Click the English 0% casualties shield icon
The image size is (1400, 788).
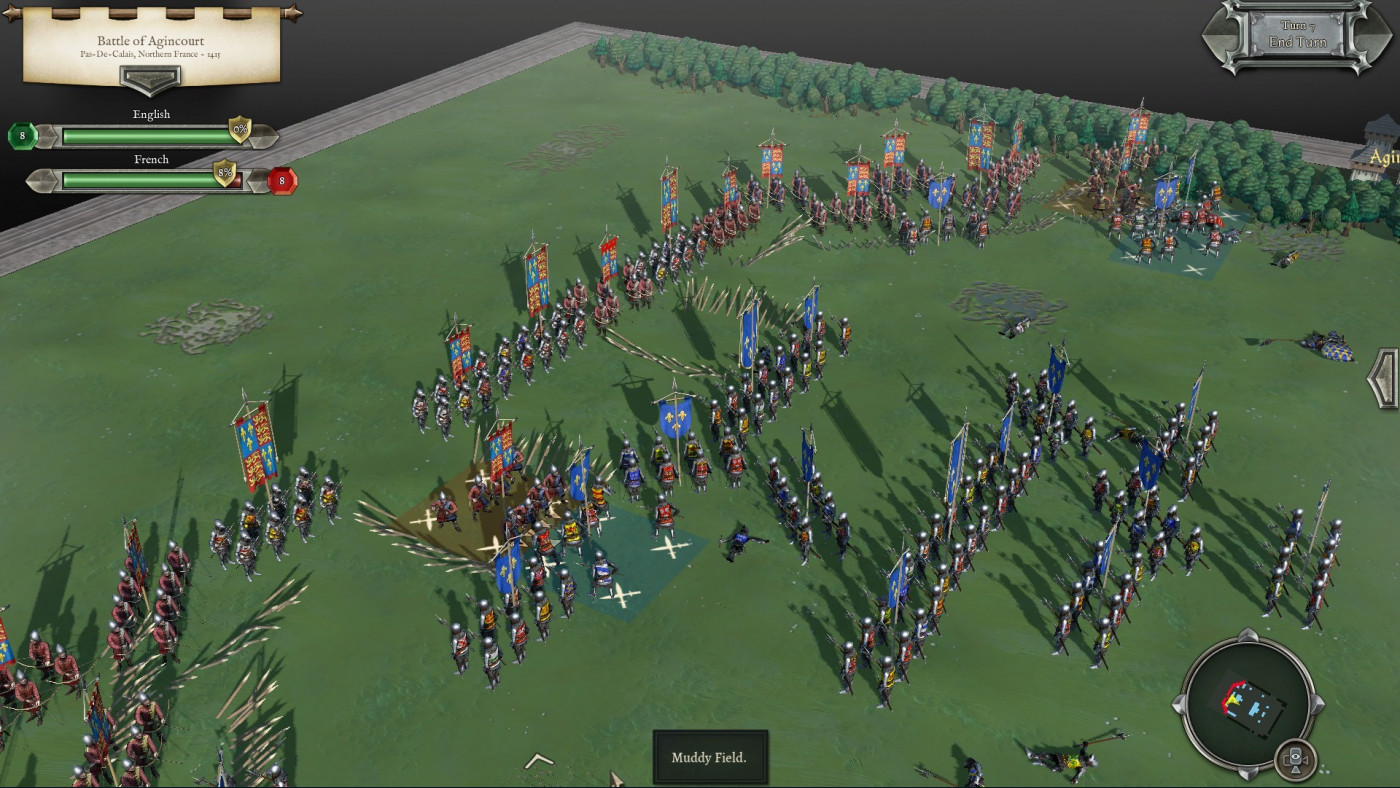(x=238, y=128)
